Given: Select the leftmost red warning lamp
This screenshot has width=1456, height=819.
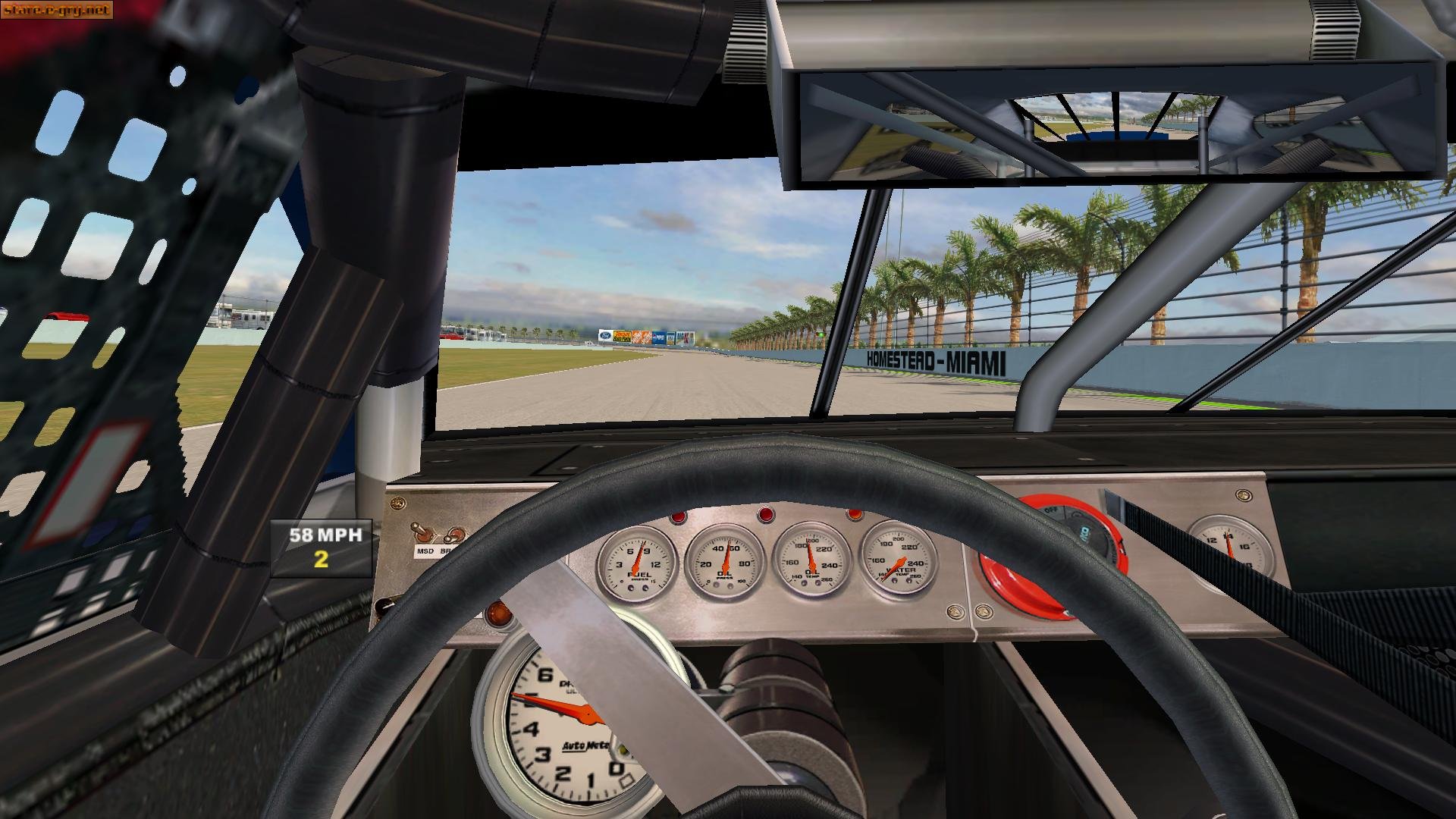Looking at the screenshot, I should point(677,518).
